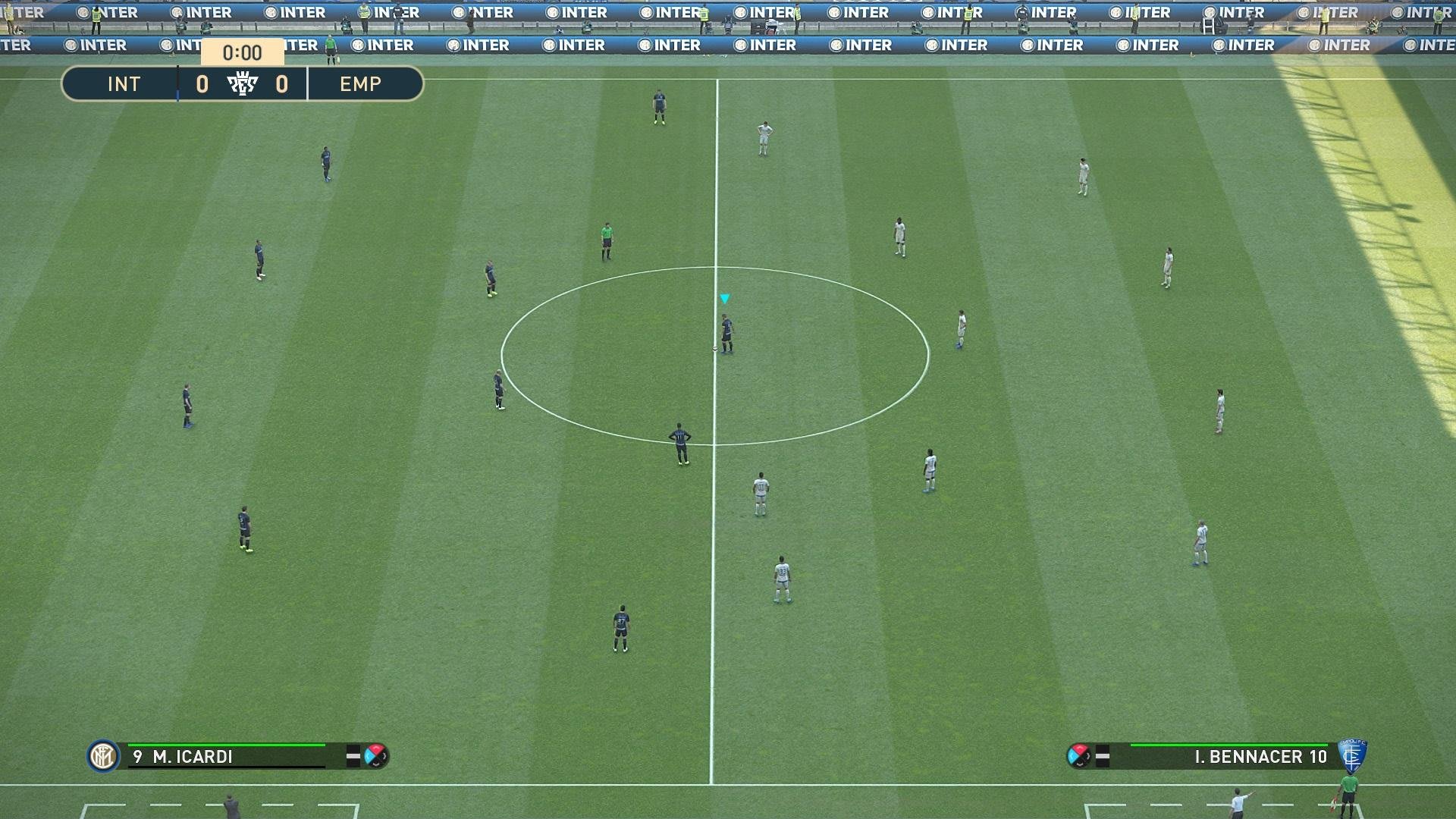The width and height of the screenshot is (1456, 819).
Task: Select the circular tactics indicator next to Bennacer
Action: pos(1078,755)
